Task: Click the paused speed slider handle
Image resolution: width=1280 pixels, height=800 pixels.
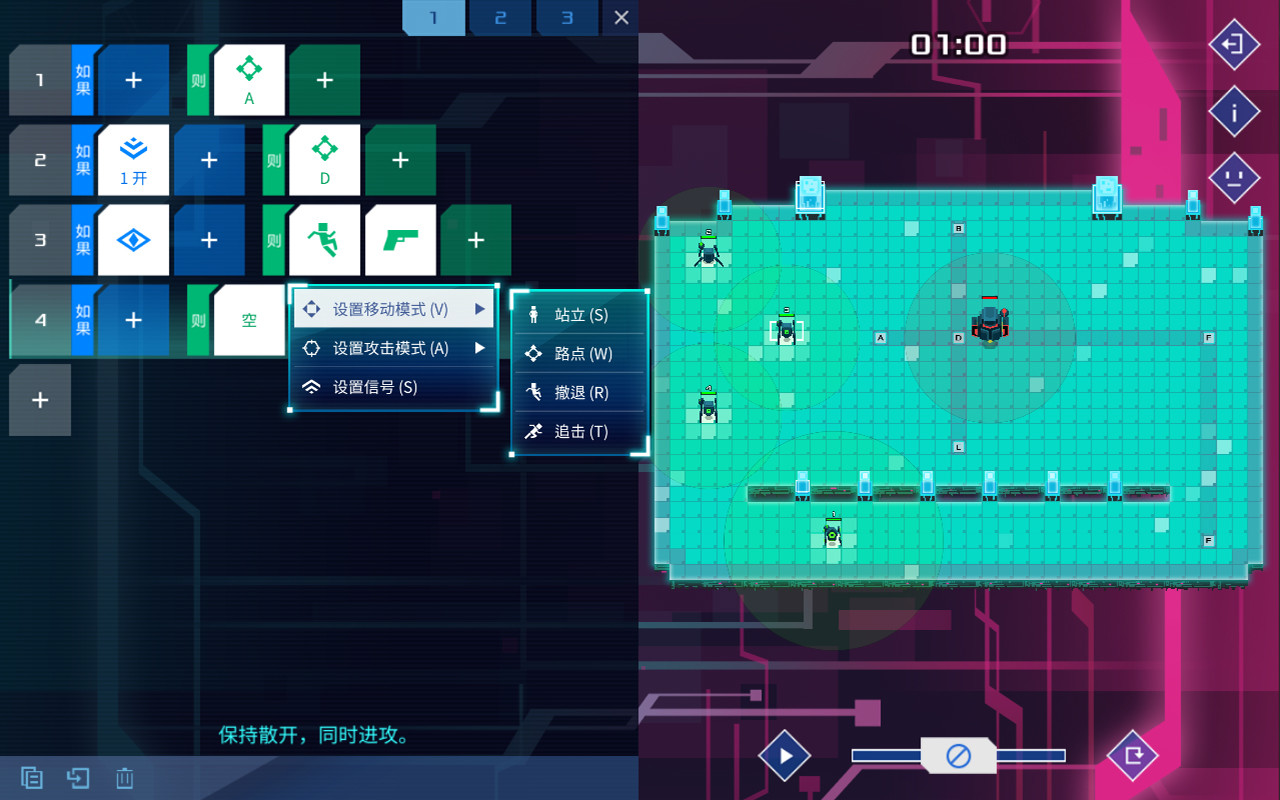Action: [956, 755]
